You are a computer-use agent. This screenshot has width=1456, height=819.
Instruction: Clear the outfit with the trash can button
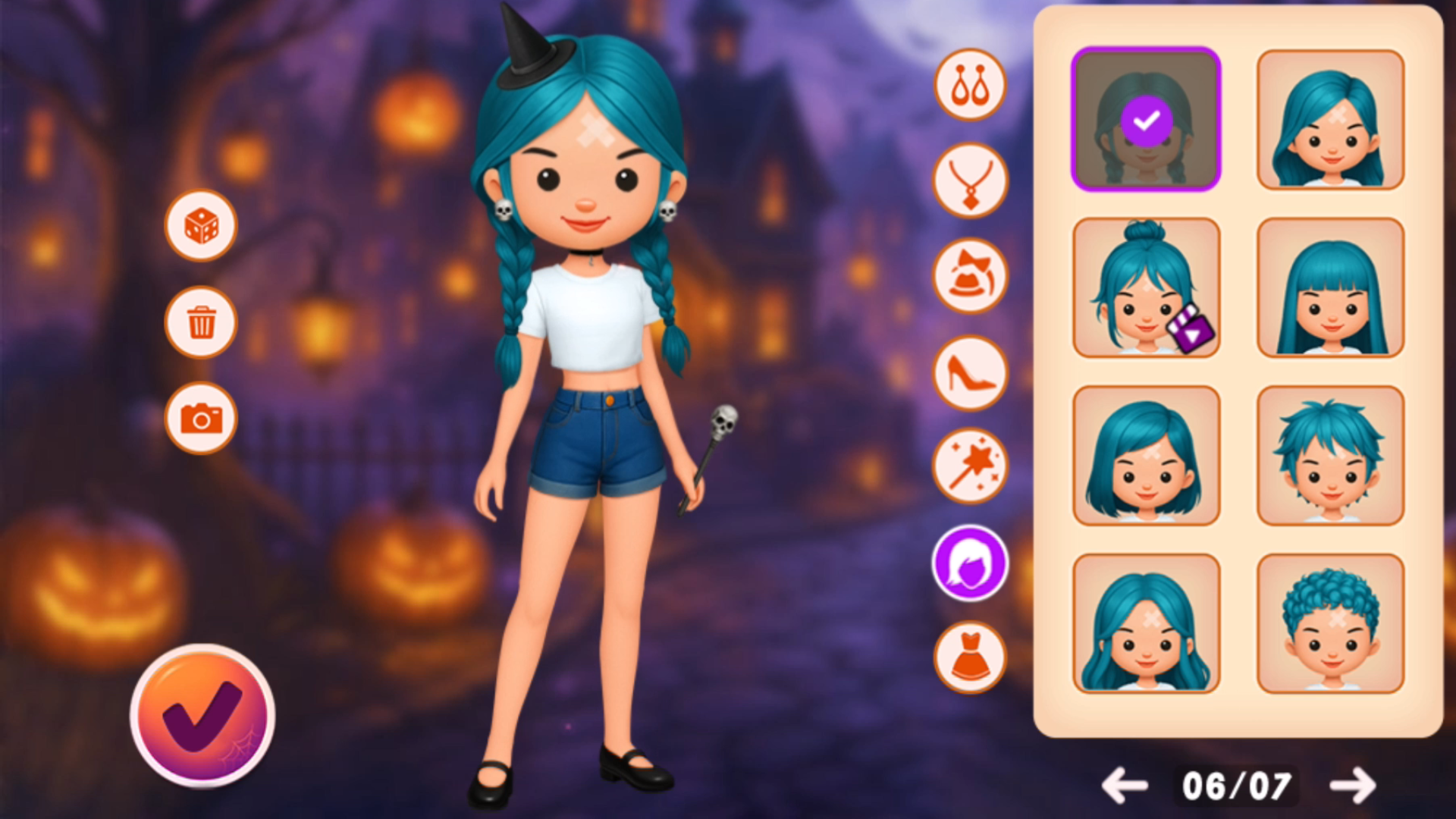(x=201, y=322)
